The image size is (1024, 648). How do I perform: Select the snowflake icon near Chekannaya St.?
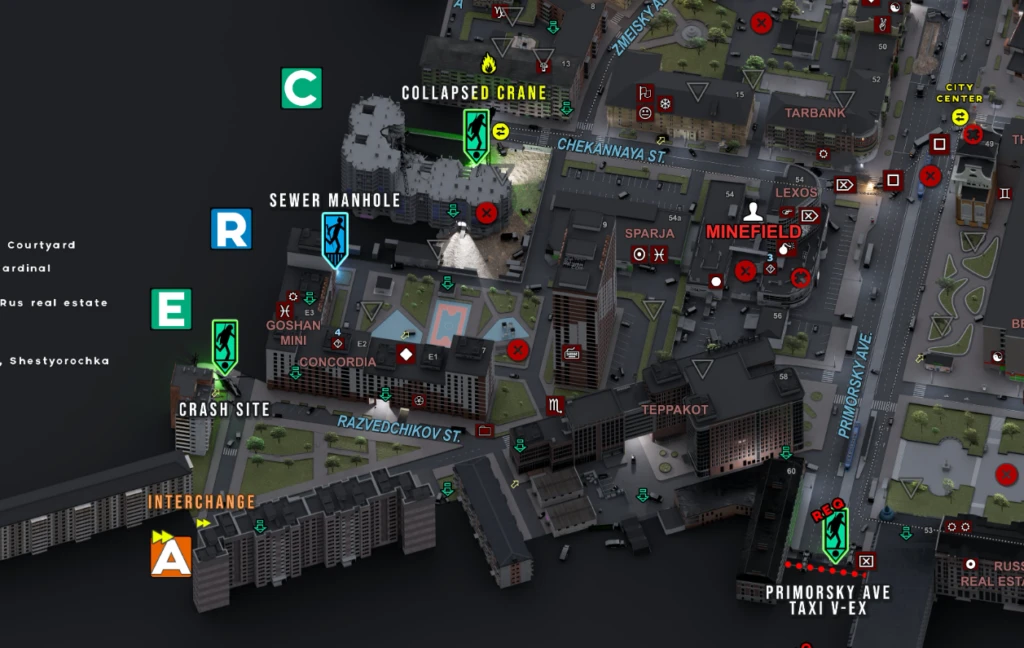tap(666, 103)
